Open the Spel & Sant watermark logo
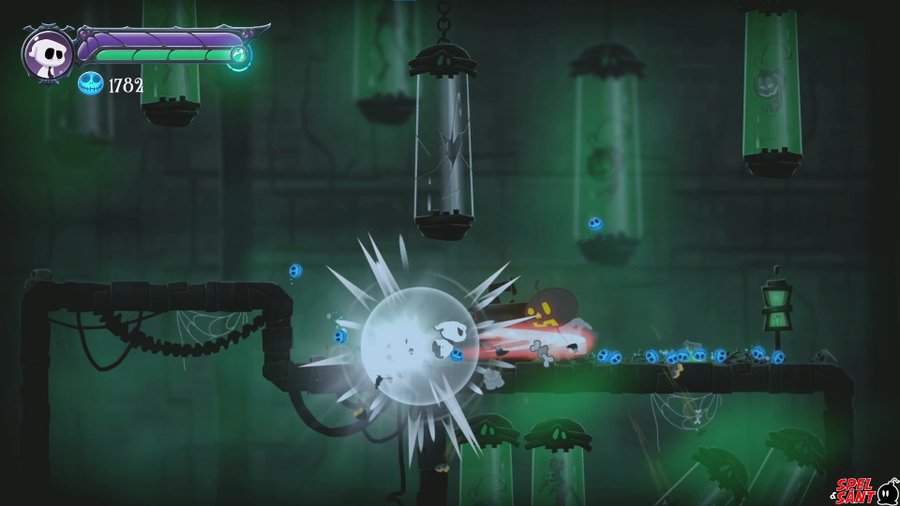This screenshot has width=900, height=506. (x=862, y=490)
